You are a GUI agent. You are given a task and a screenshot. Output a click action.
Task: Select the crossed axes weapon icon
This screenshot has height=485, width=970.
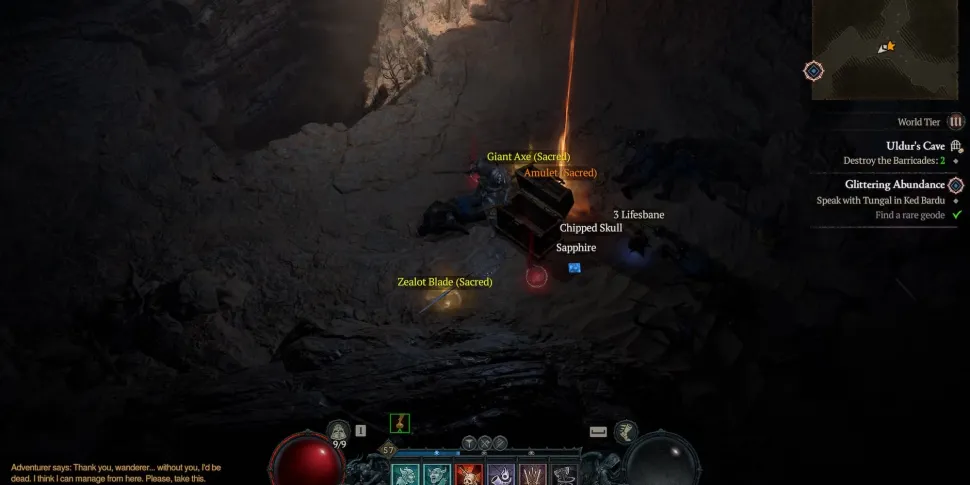click(x=485, y=442)
